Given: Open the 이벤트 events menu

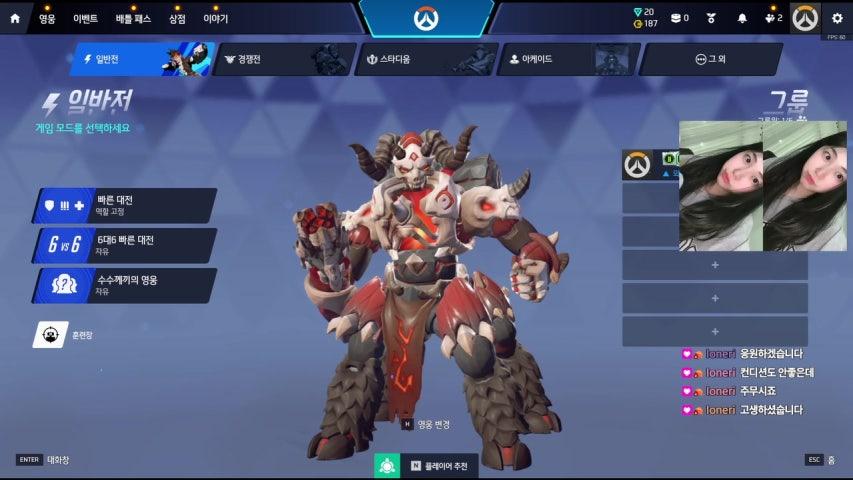Looking at the screenshot, I should (85, 18).
